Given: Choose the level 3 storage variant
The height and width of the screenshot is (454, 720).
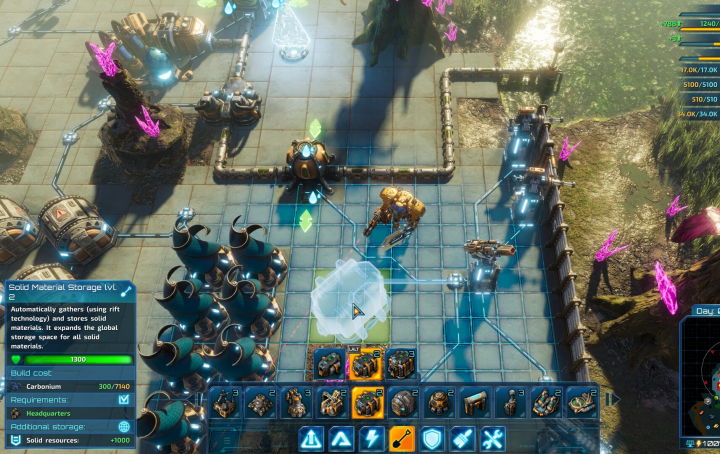Looking at the screenshot, I should click(x=401, y=364).
